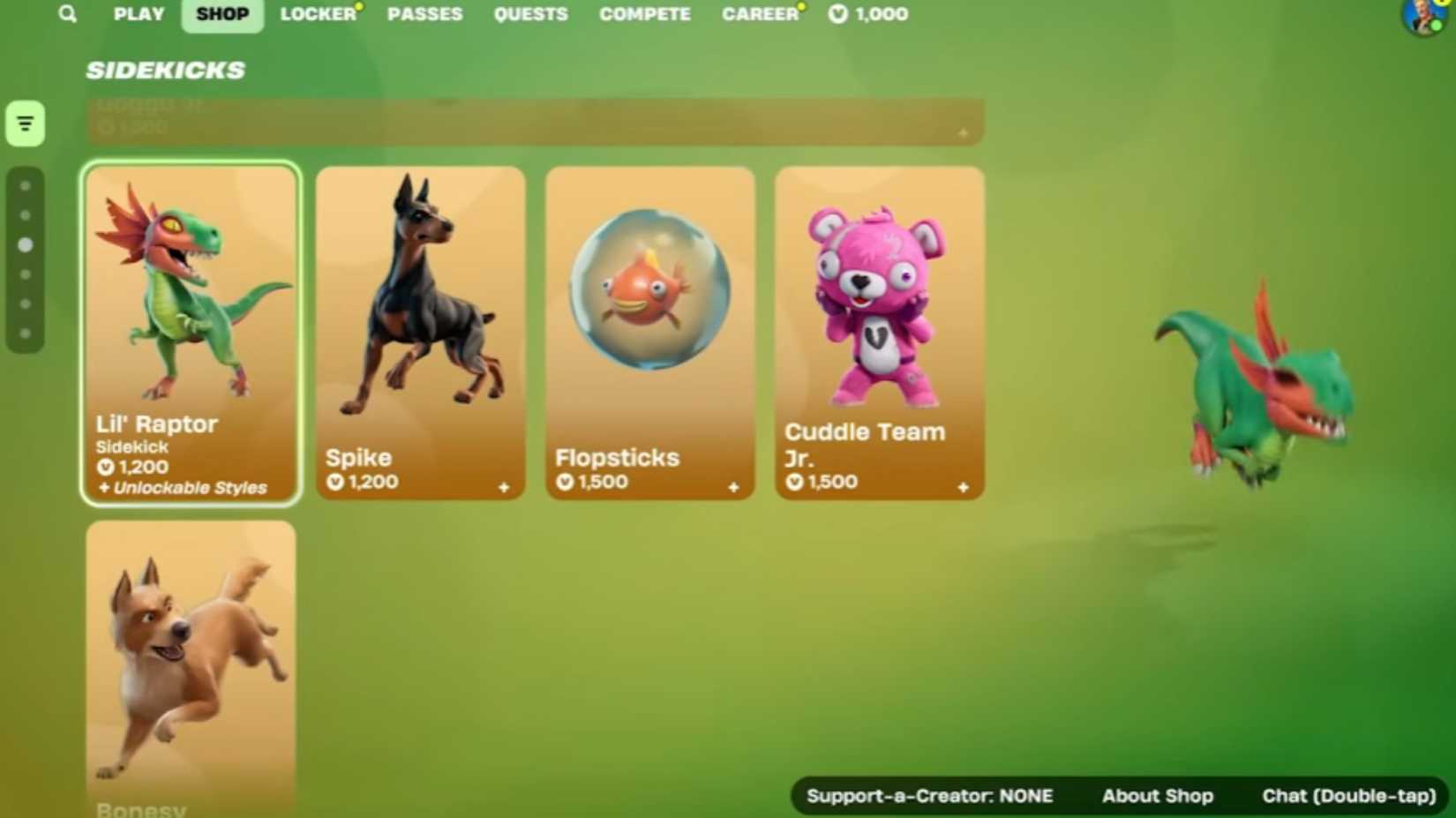Image resolution: width=1456 pixels, height=818 pixels.
Task: Expand details on the Cuddle Team Jr. card
Action: [963, 487]
